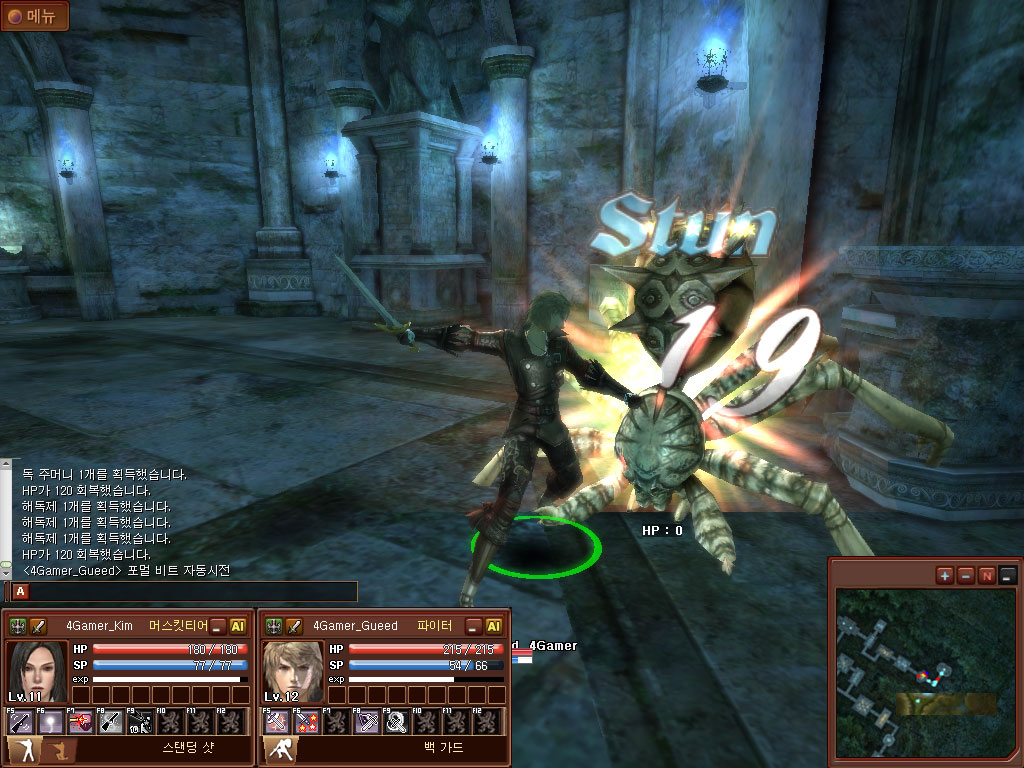The image size is (1024, 768).
Task: Zoom in the minimap with plus button
Action: (x=945, y=575)
